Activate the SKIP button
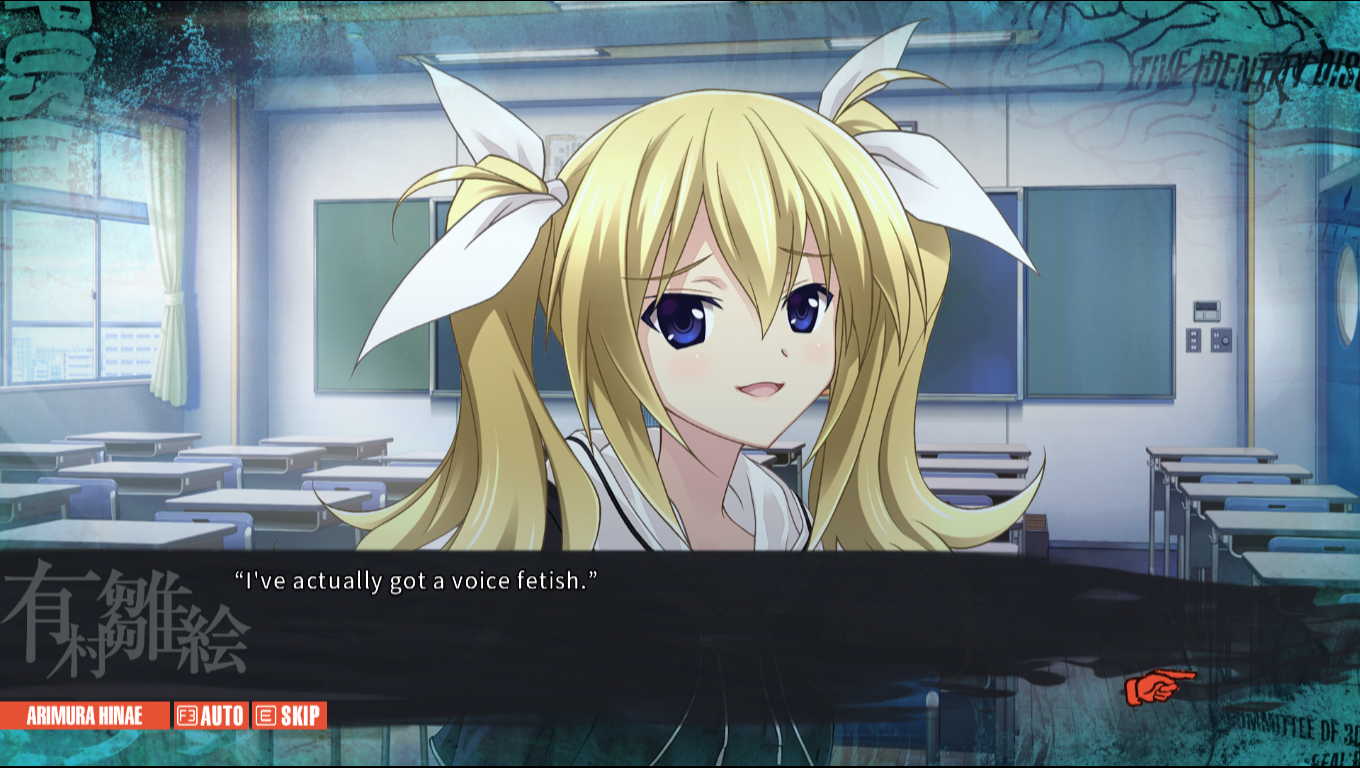Screen dimensions: 1360x768 tap(289, 715)
